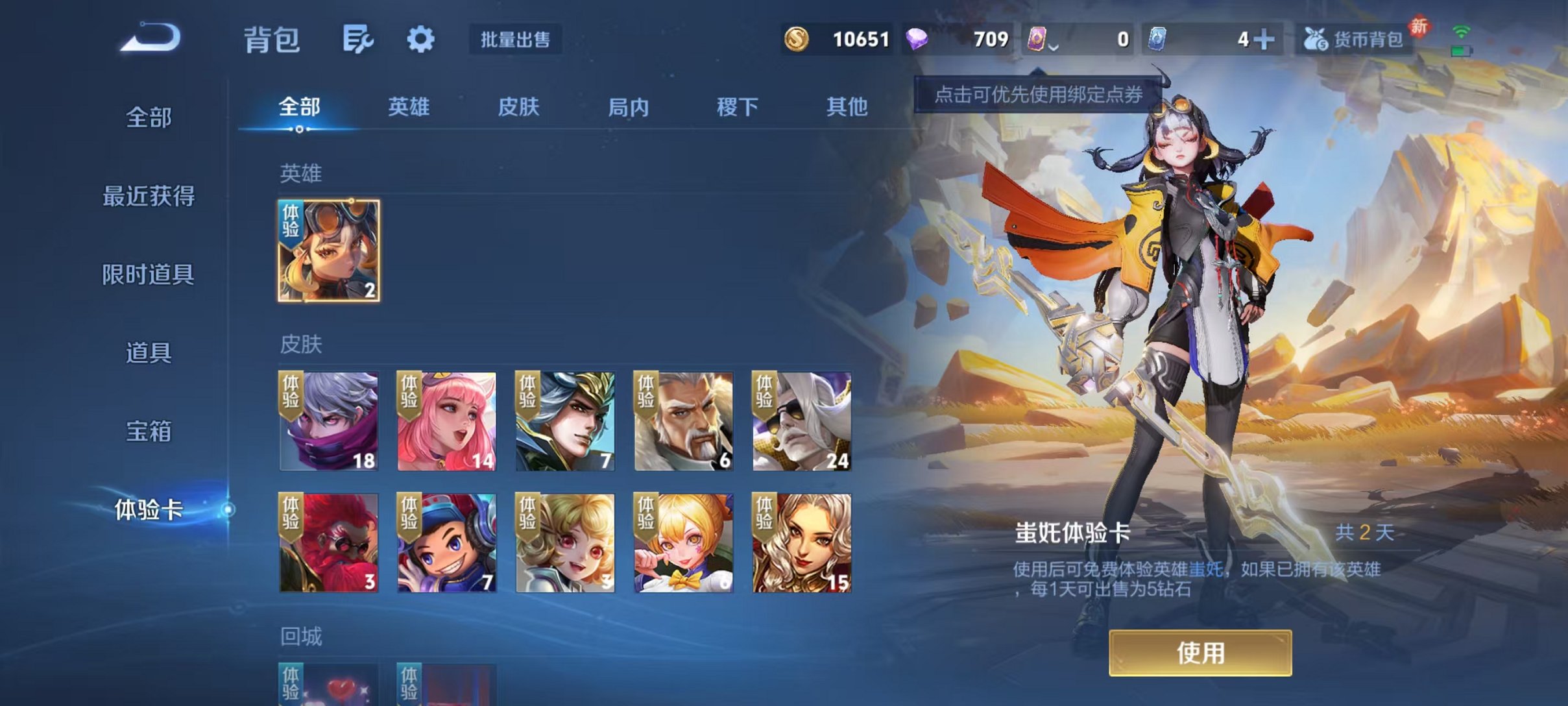The image size is (1568, 706).
Task: Open the item log icon beside 背包
Action: tap(357, 40)
